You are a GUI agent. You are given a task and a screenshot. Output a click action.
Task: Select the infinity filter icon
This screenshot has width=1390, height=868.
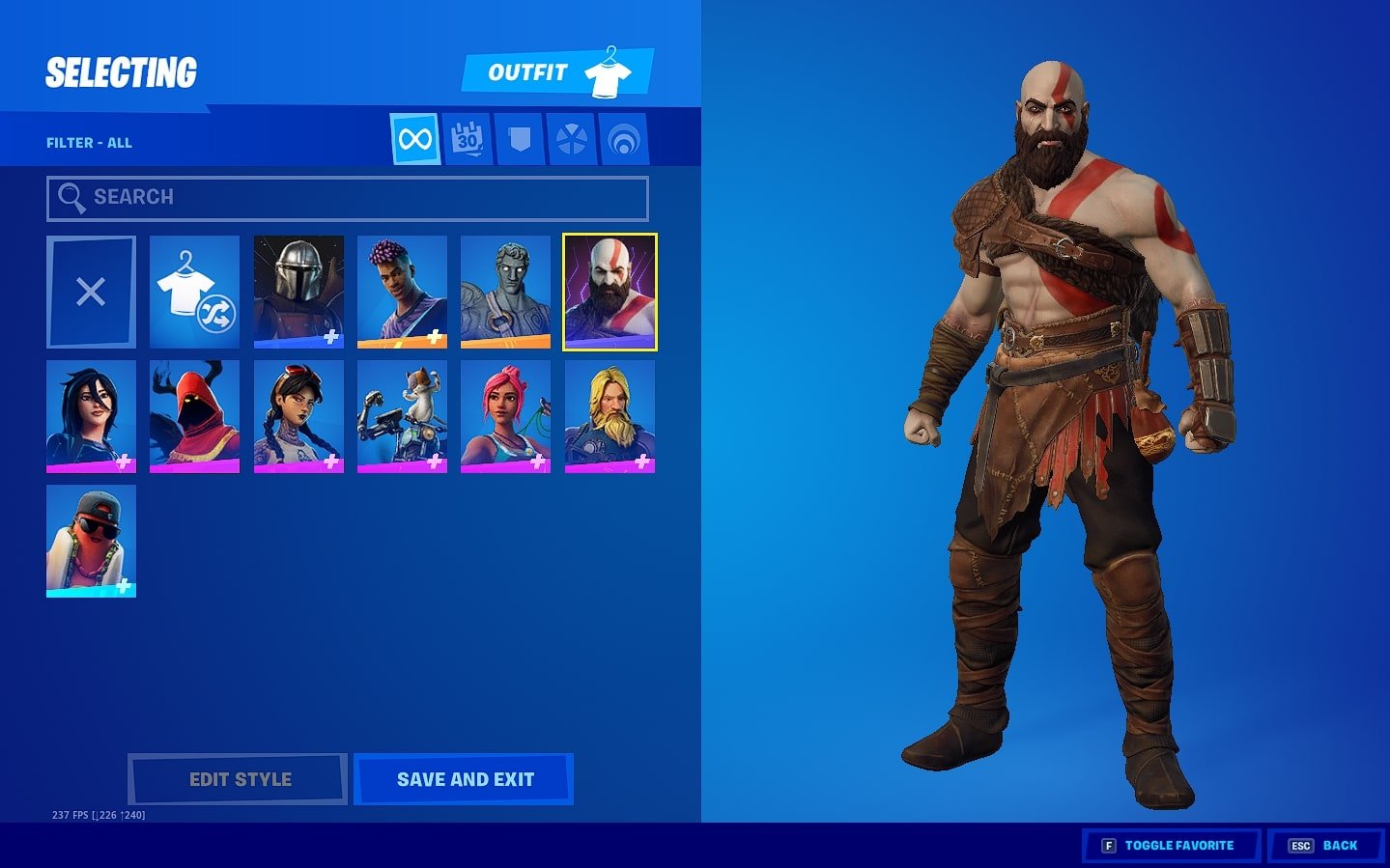coord(414,137)
